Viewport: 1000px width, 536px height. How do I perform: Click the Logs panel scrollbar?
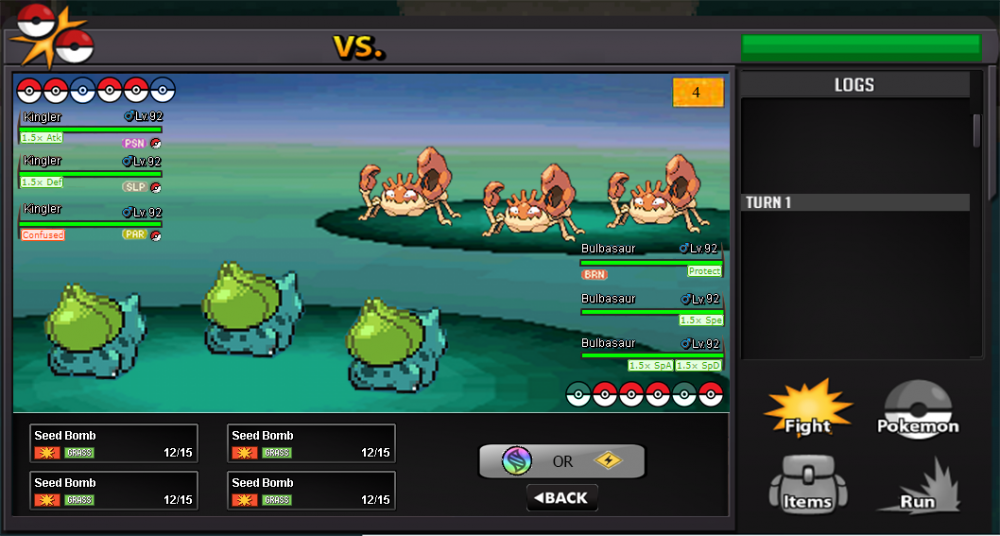(977, 131)
